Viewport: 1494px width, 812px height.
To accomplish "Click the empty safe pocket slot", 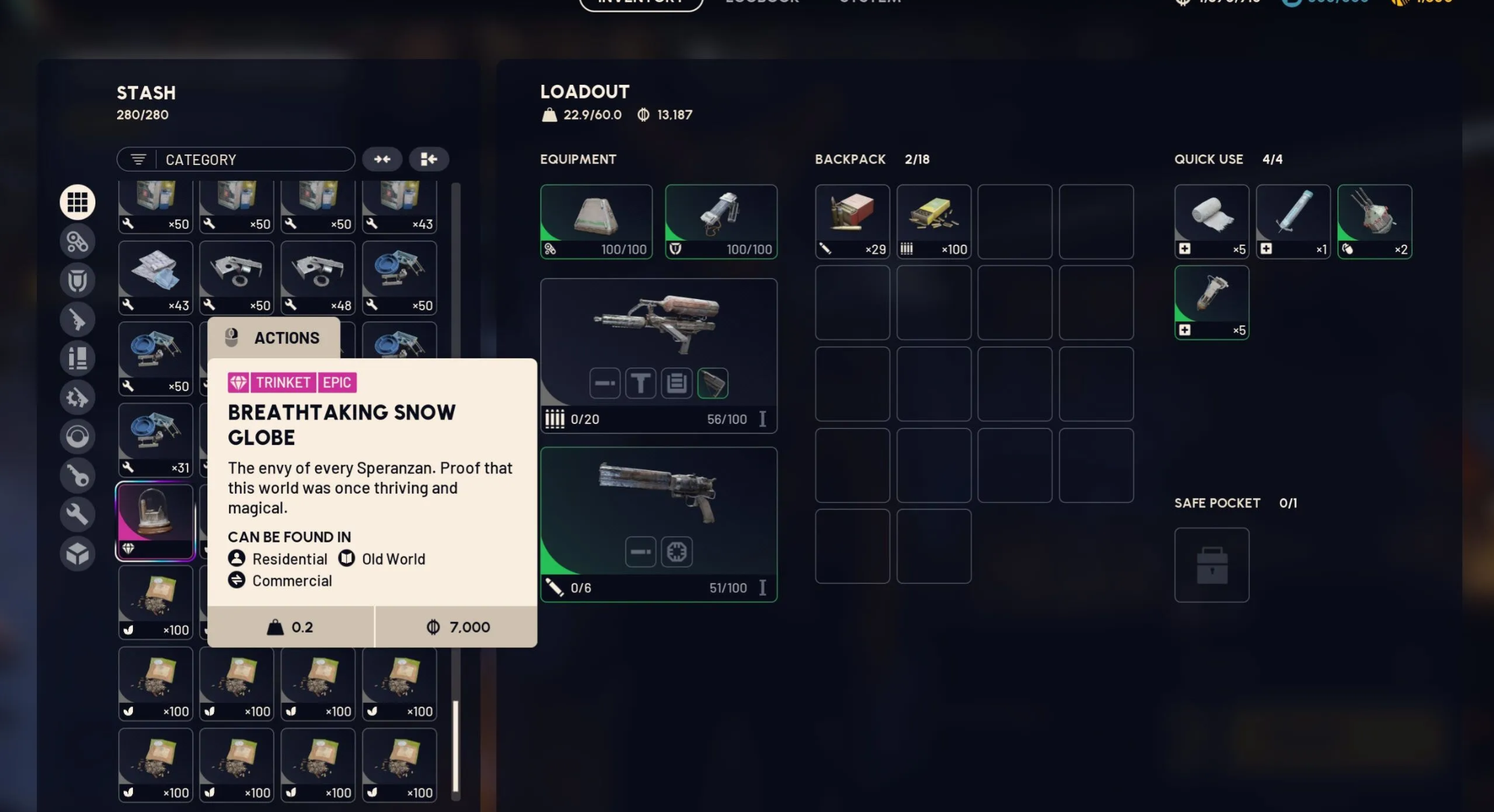I will tap(1212, 565).
